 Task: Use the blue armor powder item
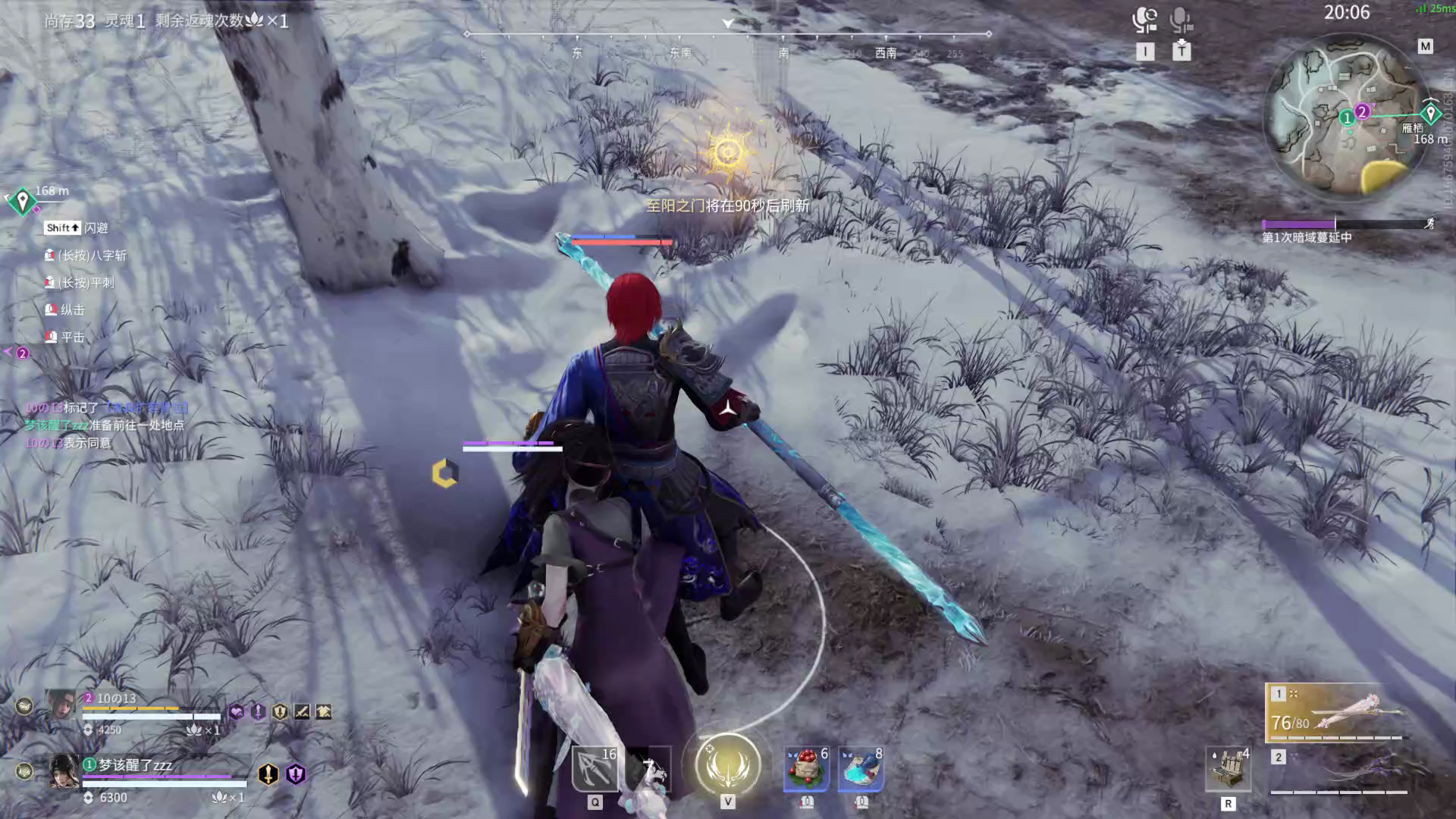click(861, 769)
